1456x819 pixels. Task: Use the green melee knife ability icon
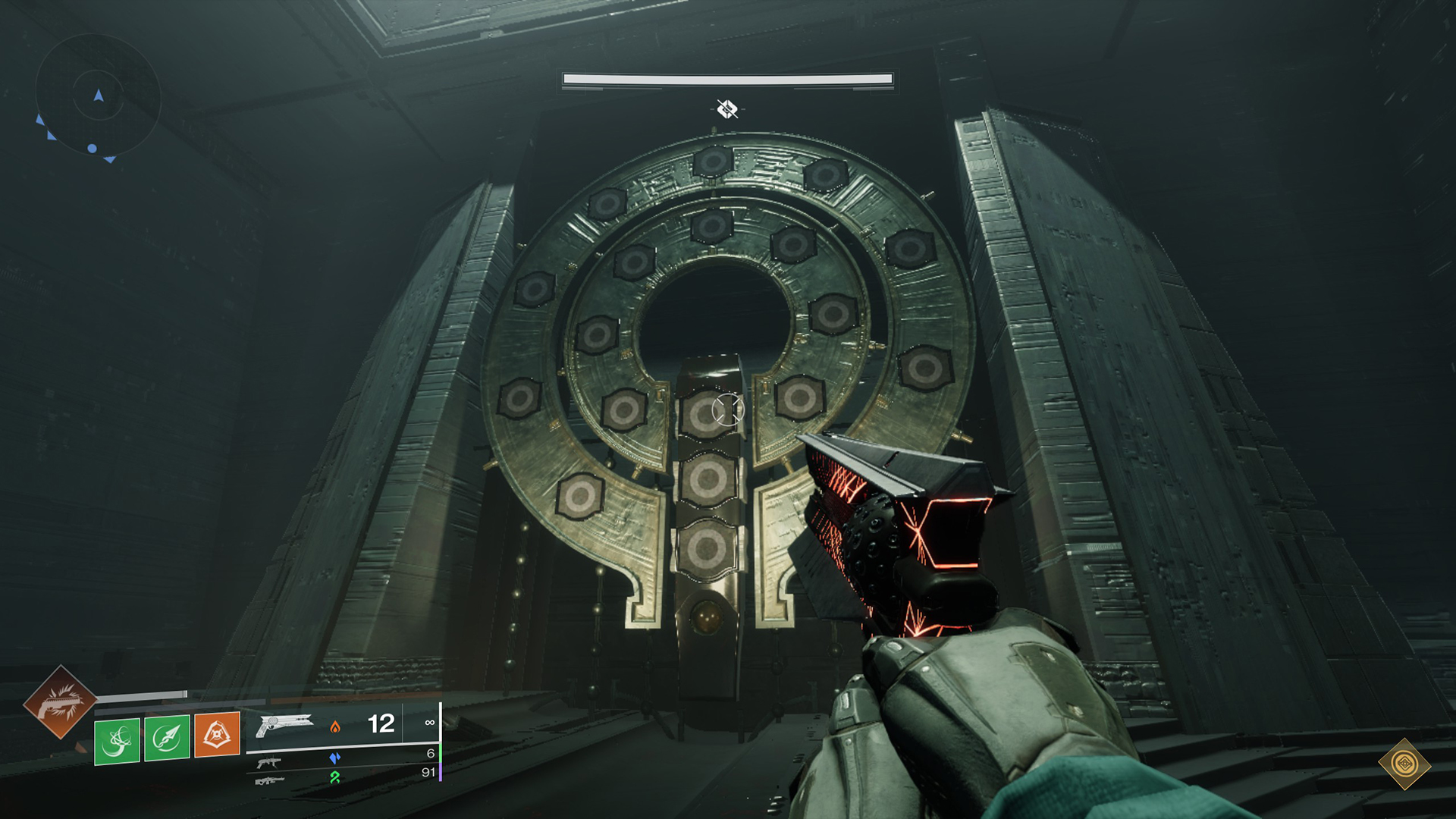click(167, 737)
